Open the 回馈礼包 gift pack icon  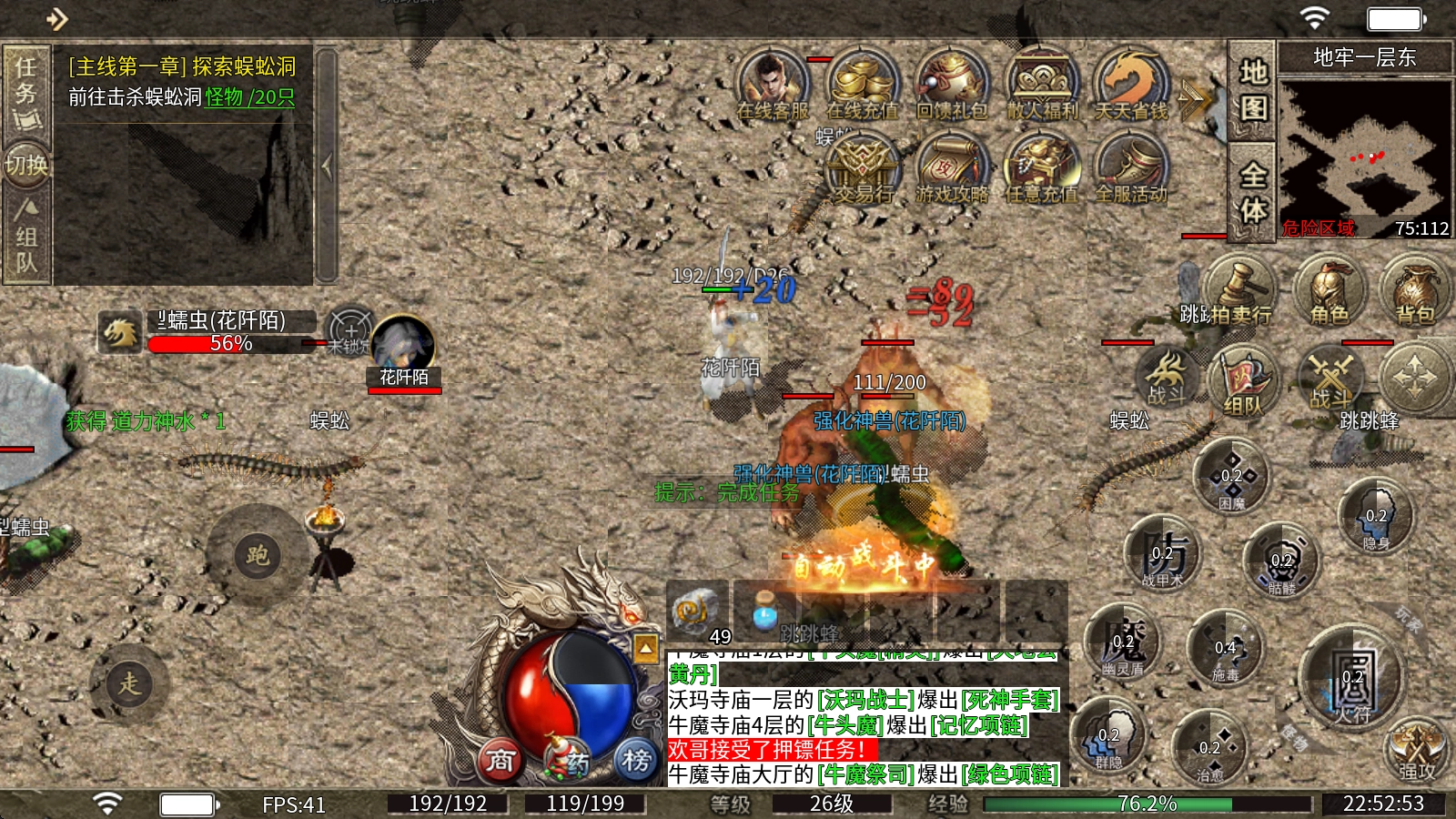point(951,85)
